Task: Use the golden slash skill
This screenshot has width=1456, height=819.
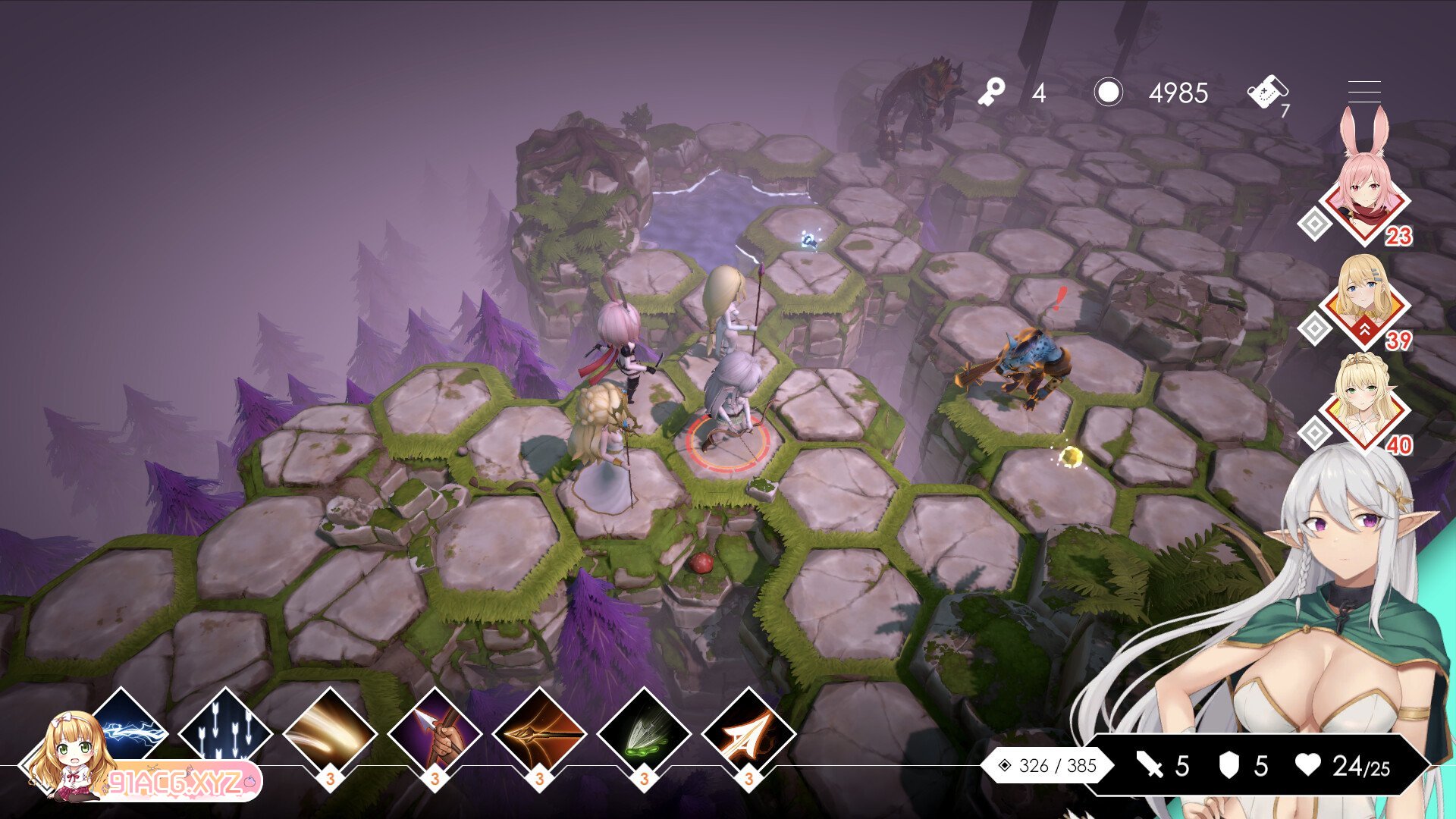Action: [330, 733]
